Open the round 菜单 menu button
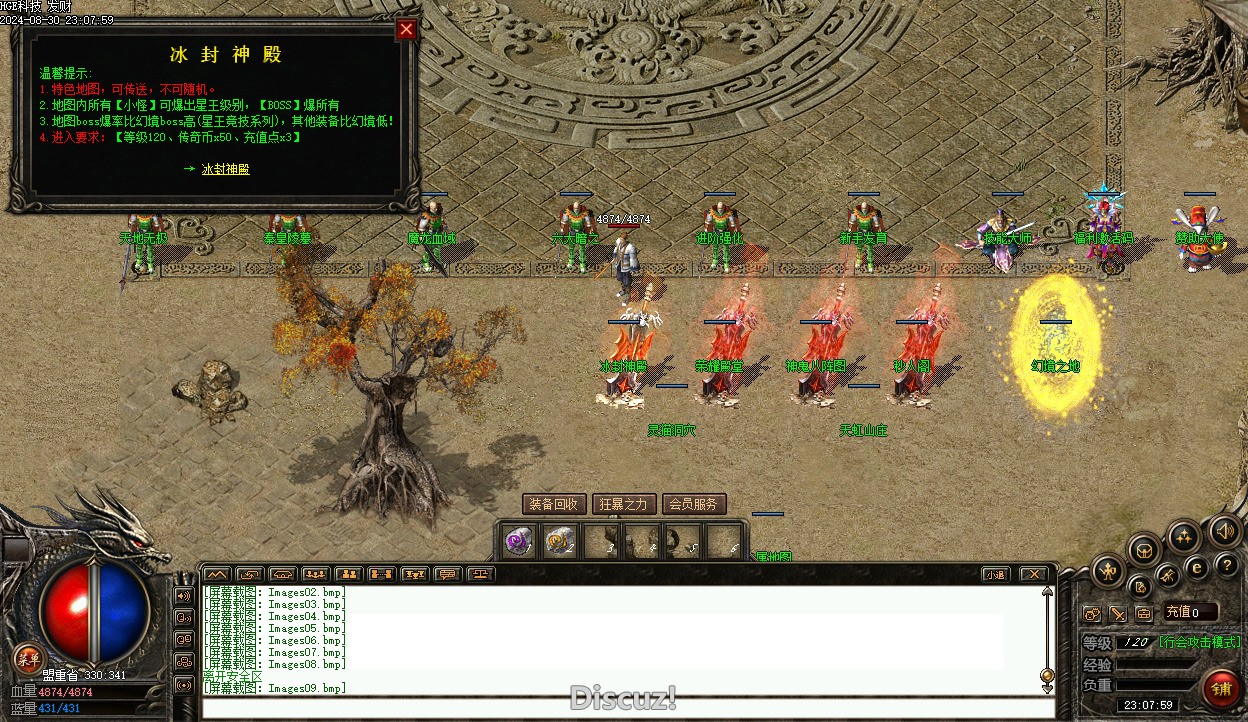This screenshot has height=722, width=1248. (29, 658)
